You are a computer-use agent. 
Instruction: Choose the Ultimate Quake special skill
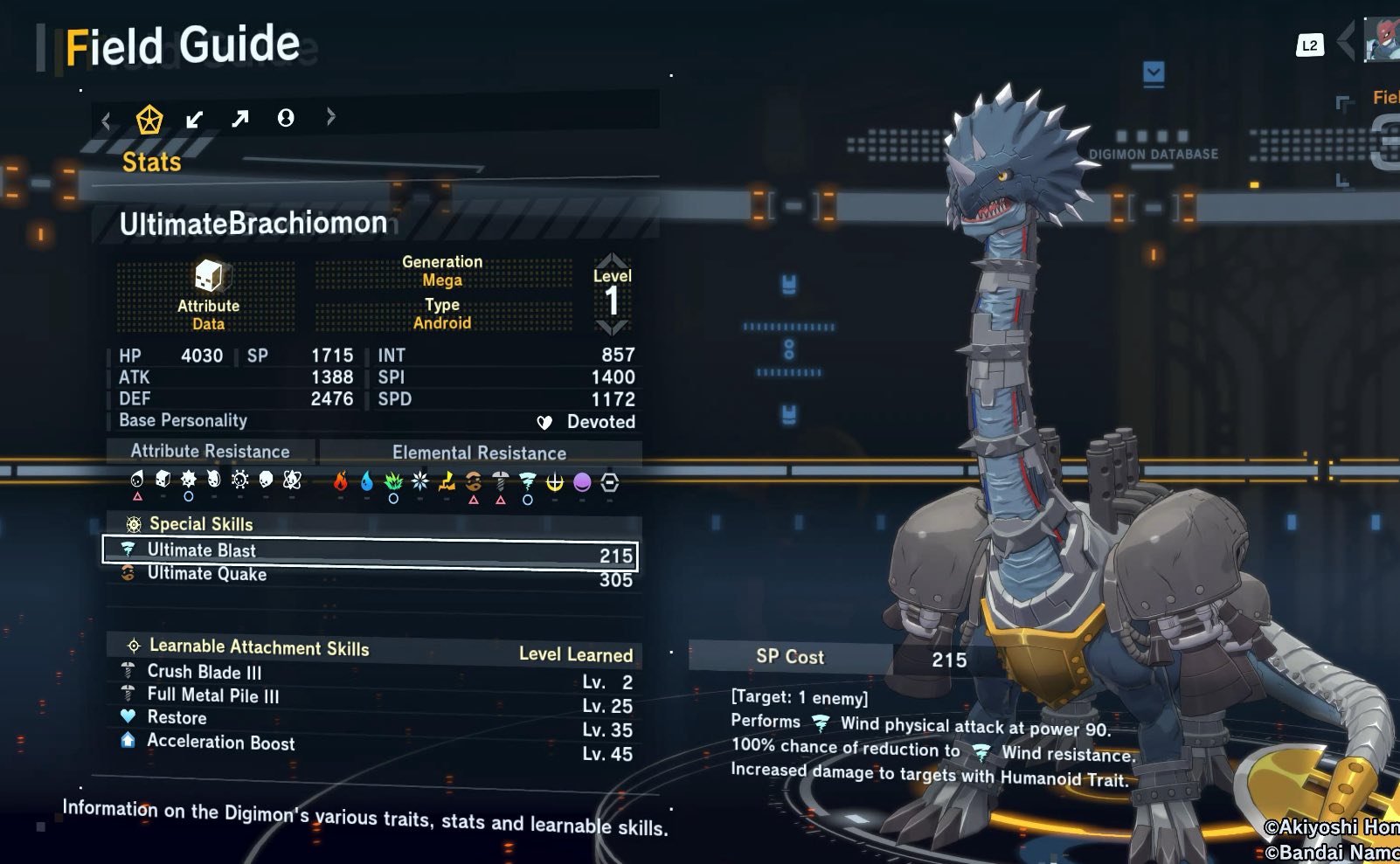(371, 576)
